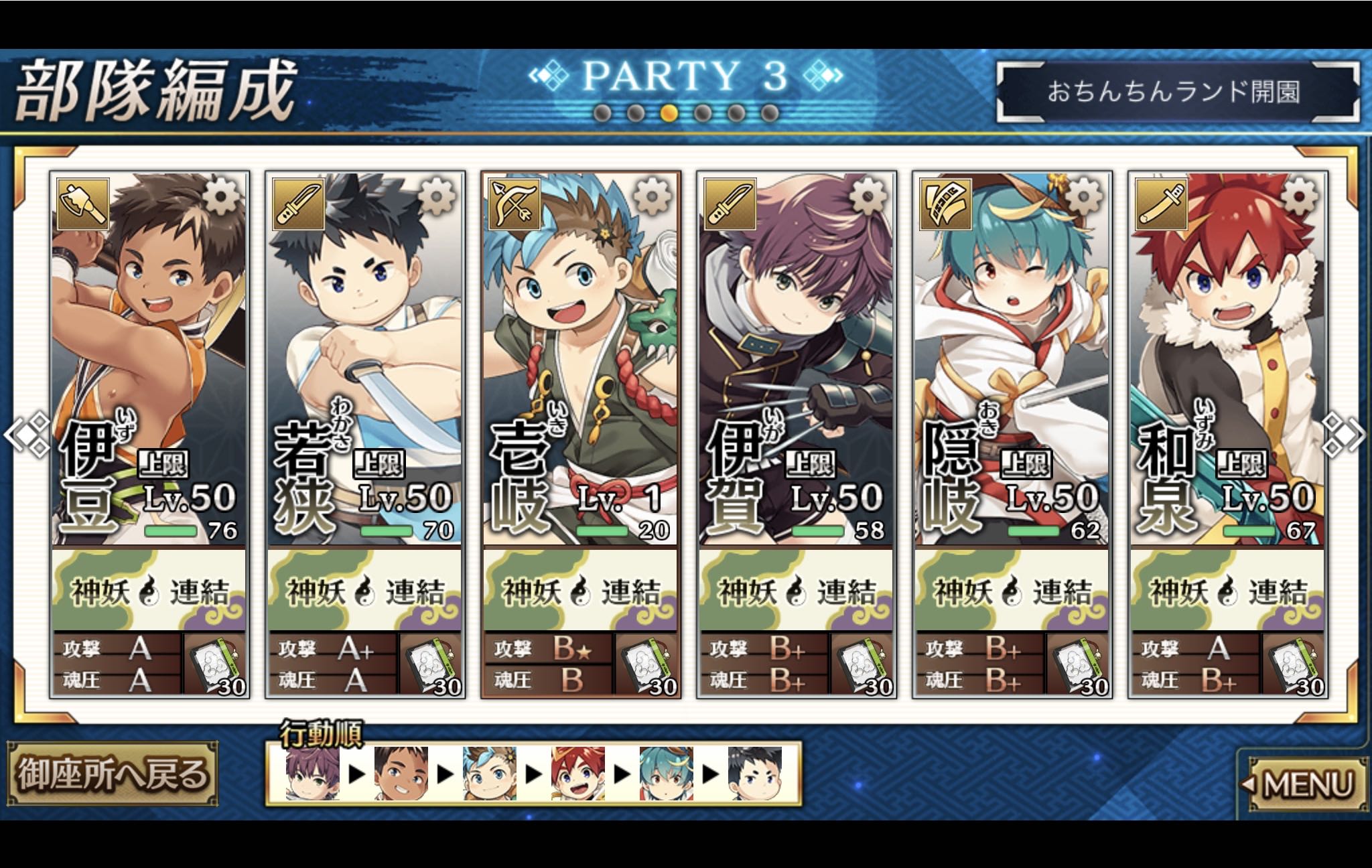
Task: Select the 若狭 (Wakasa) character card
Action: (364, 362)
